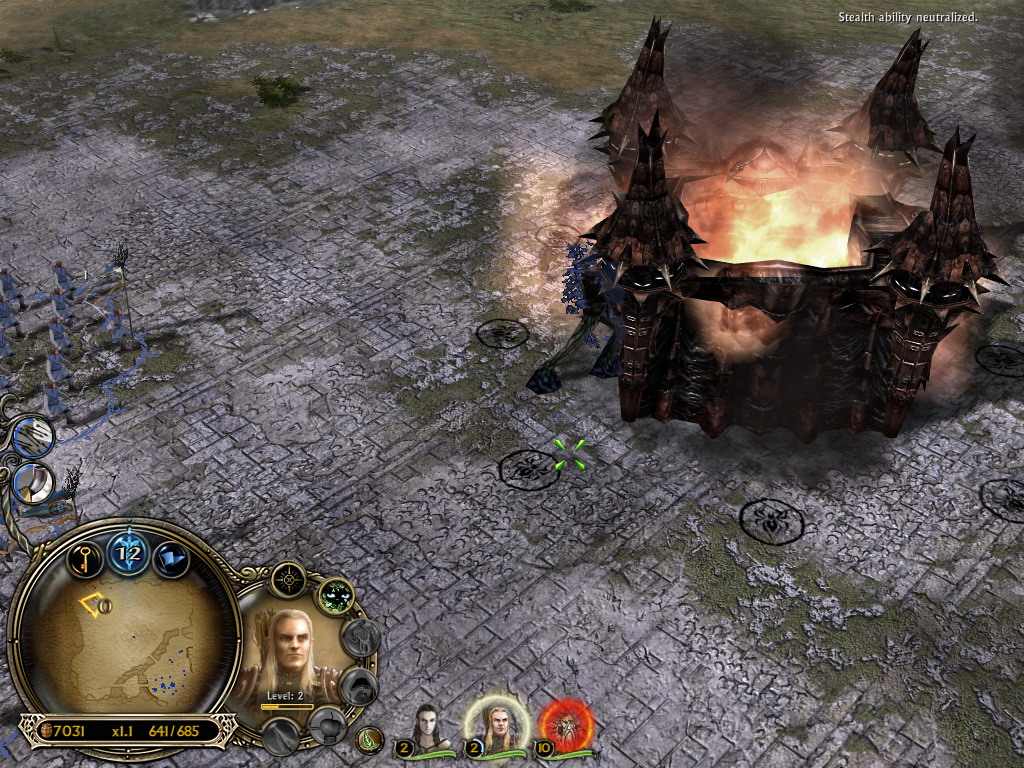1024x768 pixels.
Task: Click the gold sun-compass button above portrait
Action: click(288, 580)
